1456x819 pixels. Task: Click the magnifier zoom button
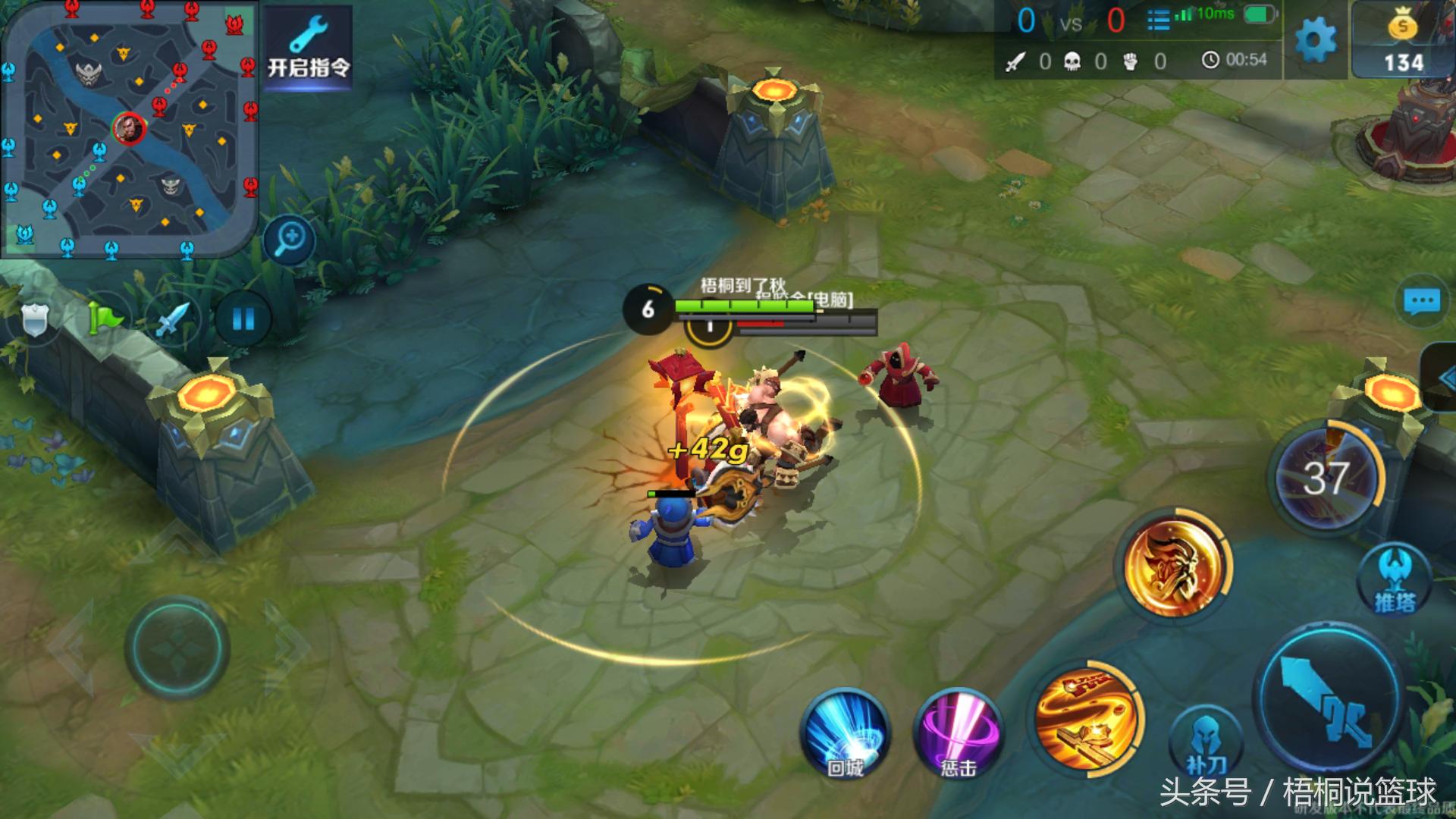[290, 240]
